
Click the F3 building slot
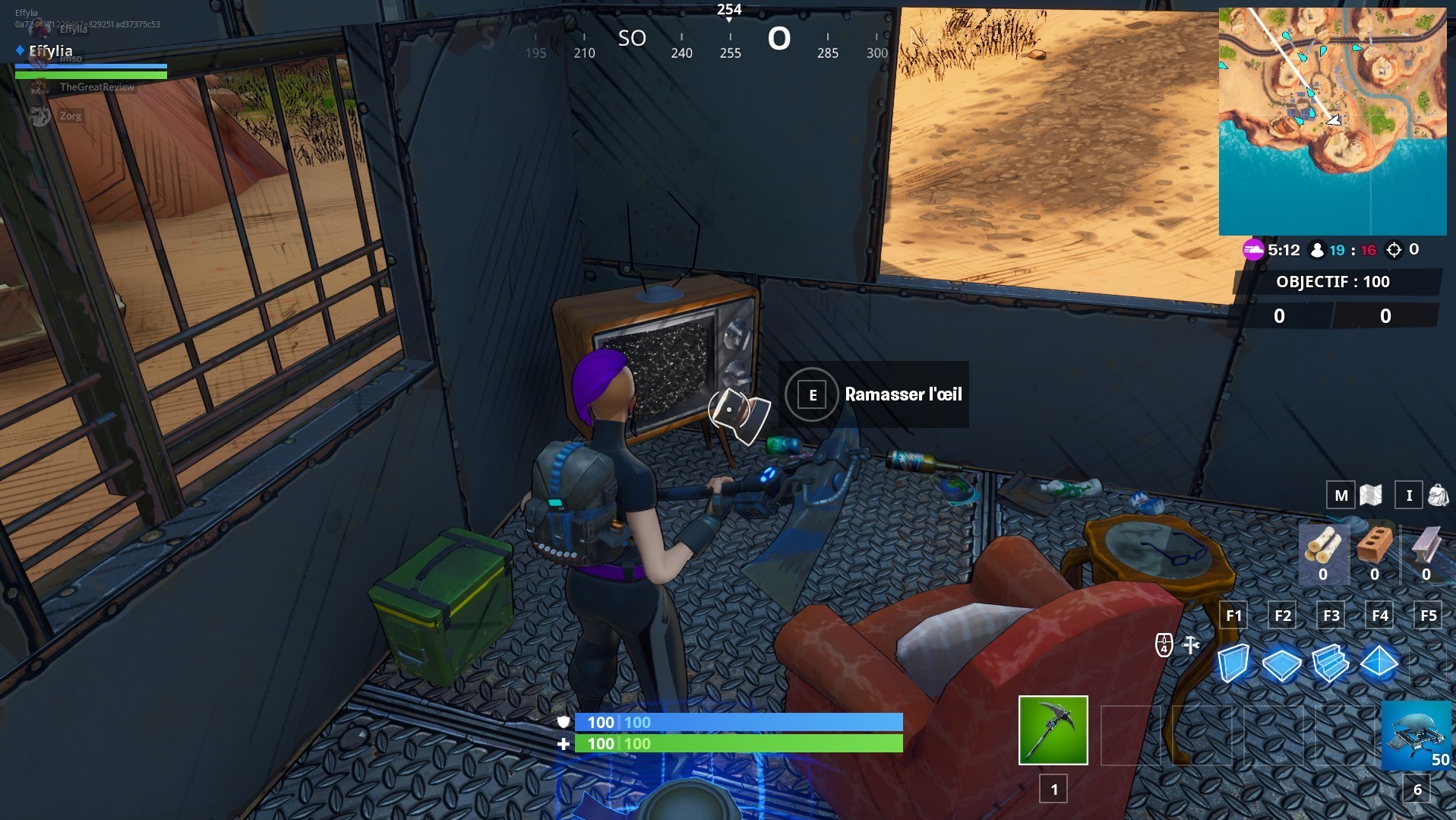[1331, 616]
